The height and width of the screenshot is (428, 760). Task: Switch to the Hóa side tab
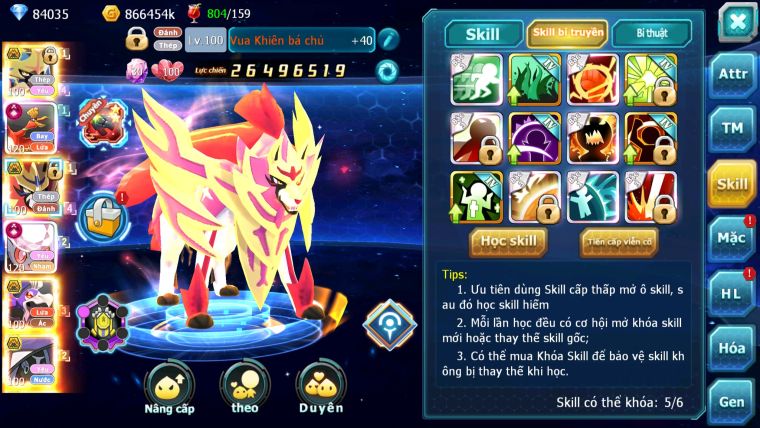coord(731,347)
